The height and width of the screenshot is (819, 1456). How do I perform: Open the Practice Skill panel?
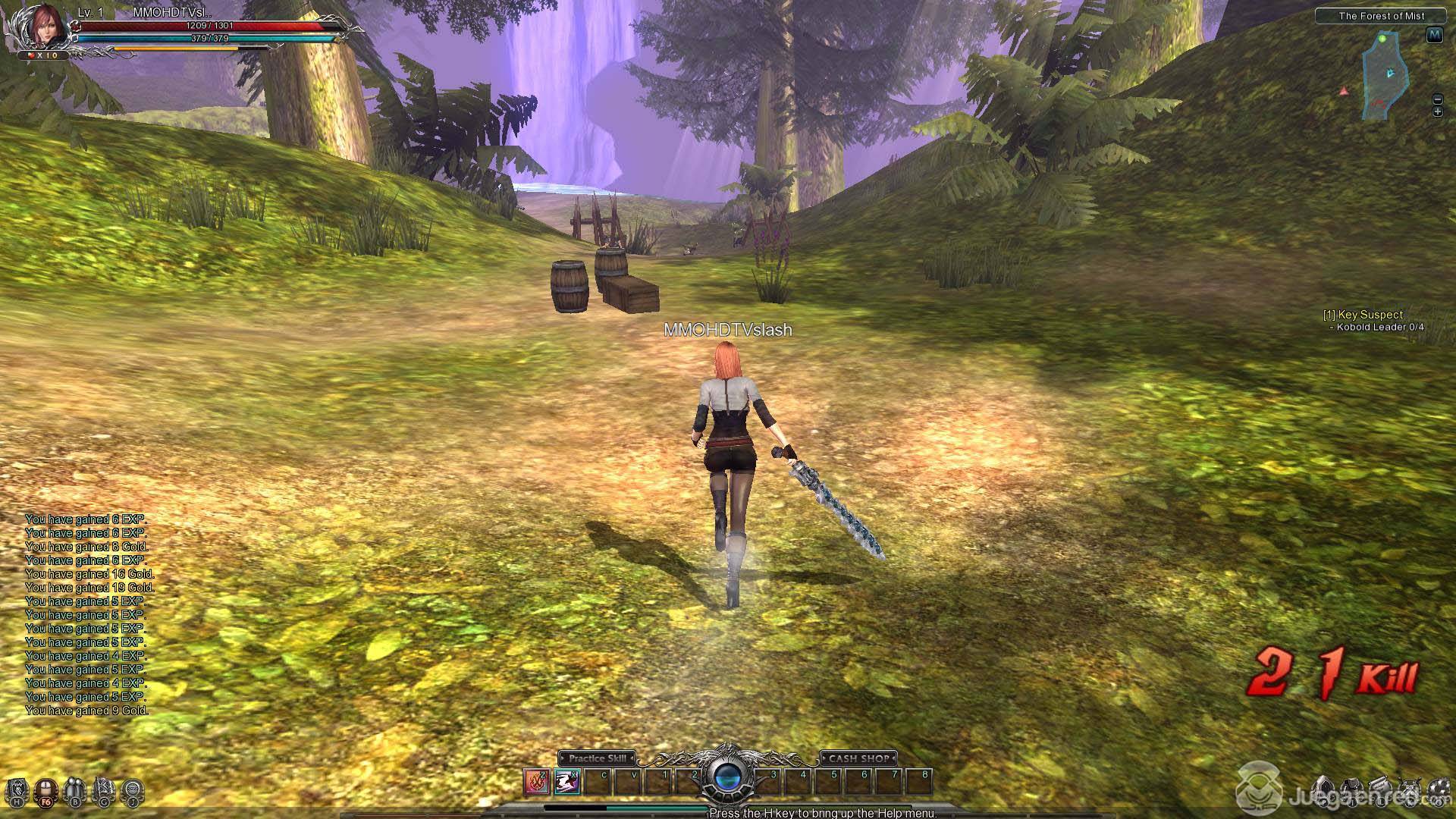coord(597,758)
